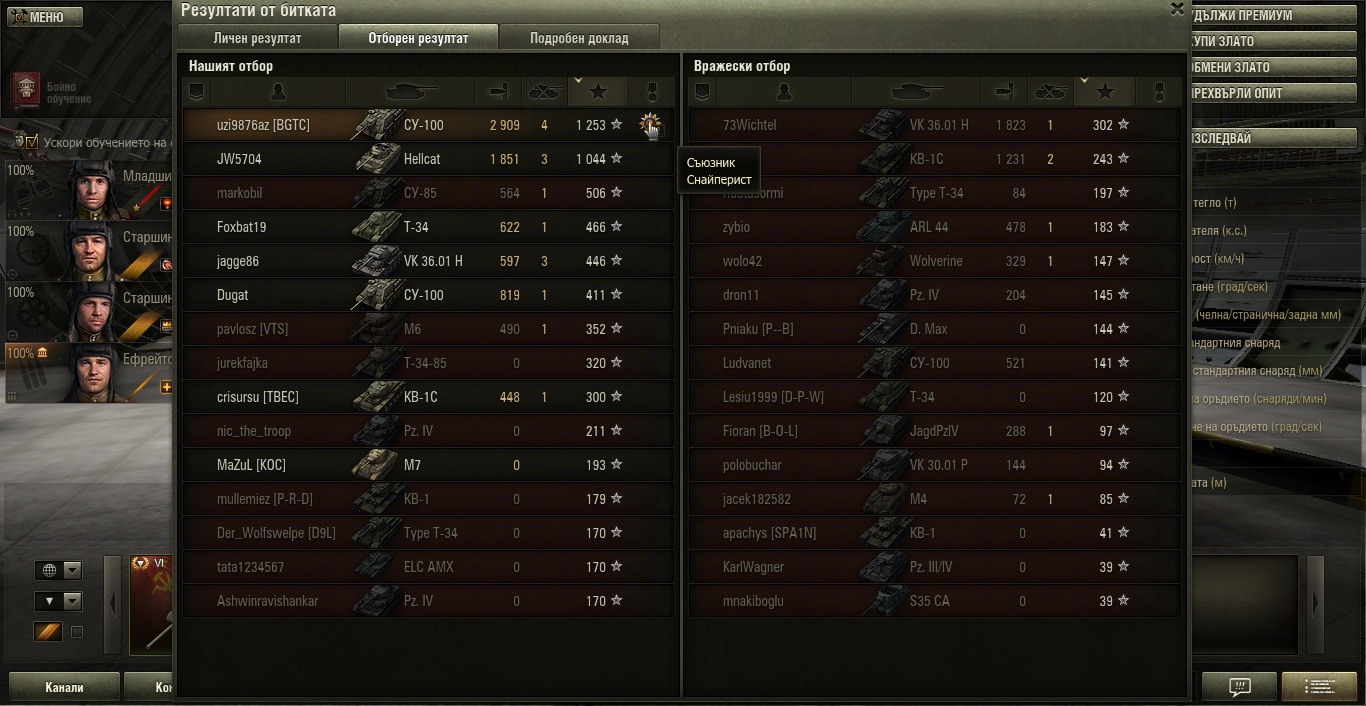Select the Отборен резултат tab
The image size is (1366, 706).
click(x=418, y=38)
